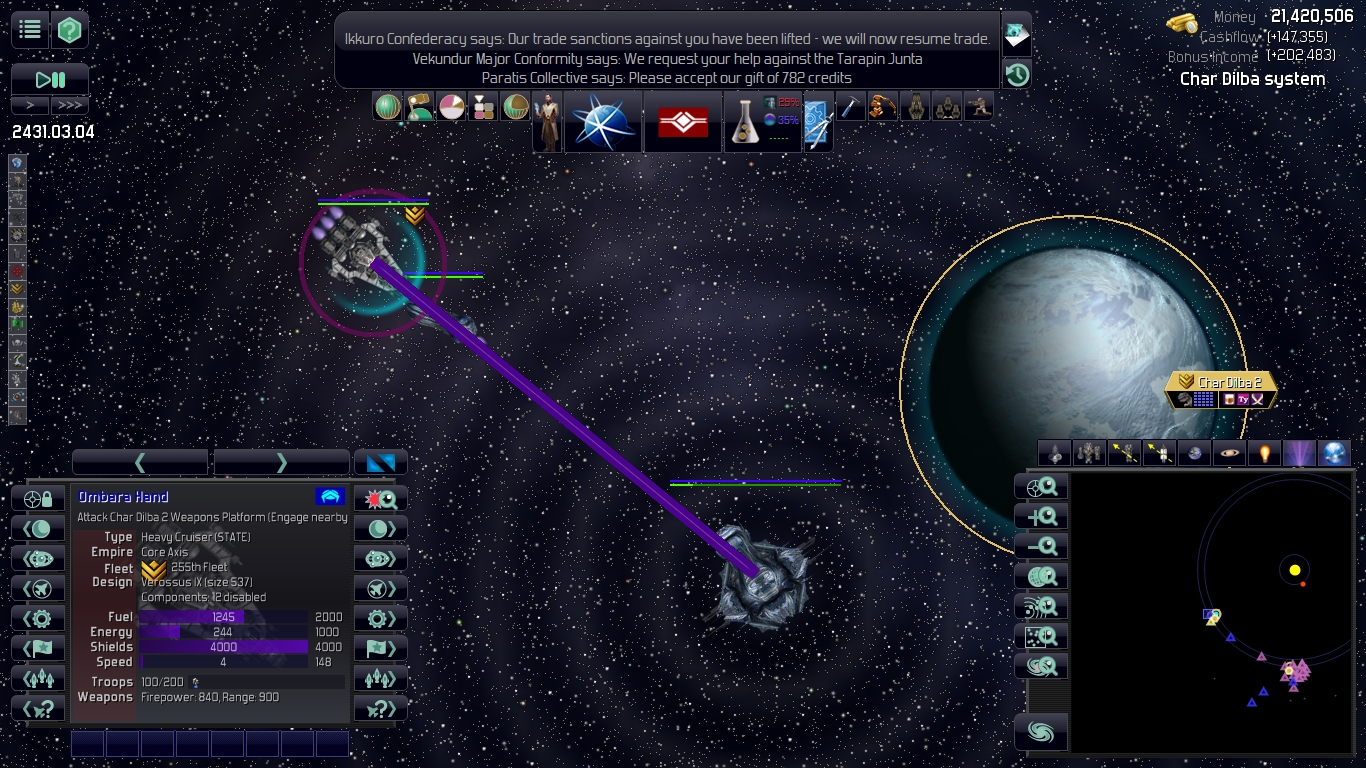Open the red empire flag screen

click(683, 122)
